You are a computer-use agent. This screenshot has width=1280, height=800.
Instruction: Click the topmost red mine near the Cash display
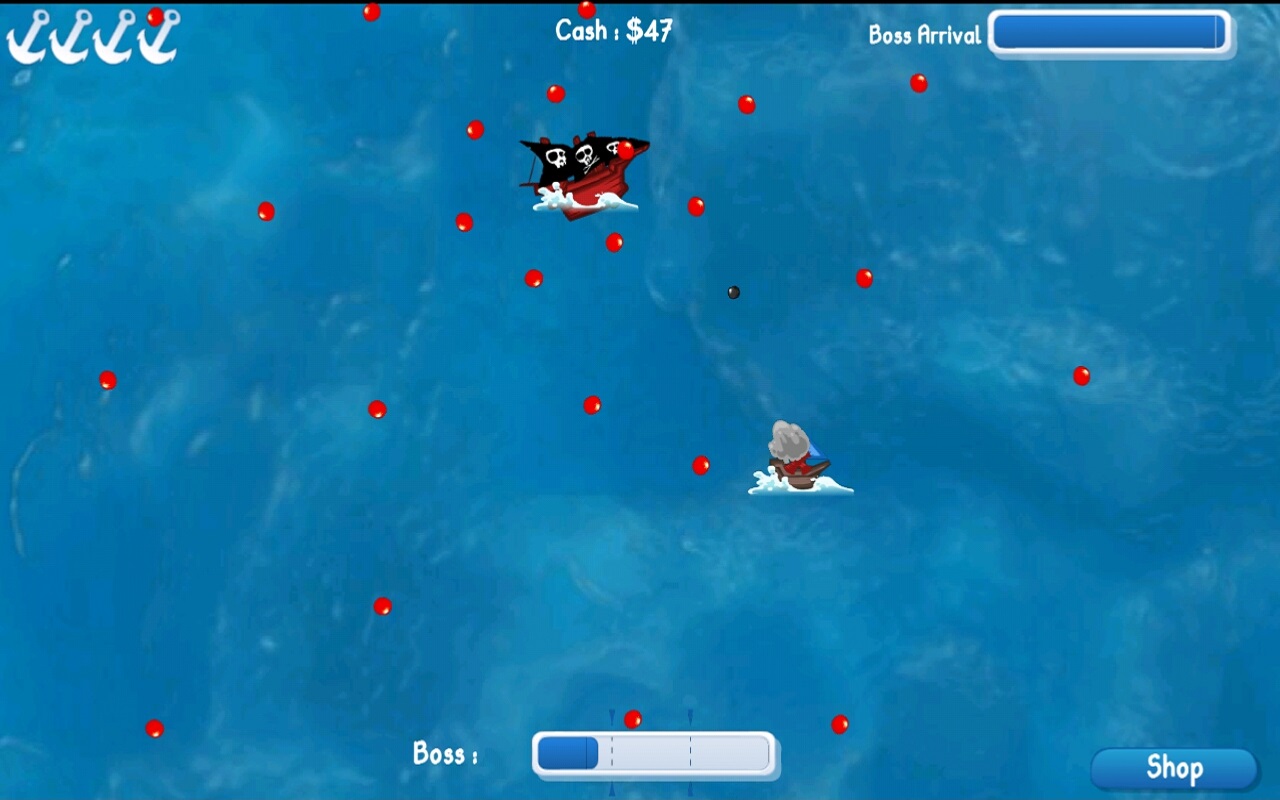pyautogui.click(x=588, y=9)
